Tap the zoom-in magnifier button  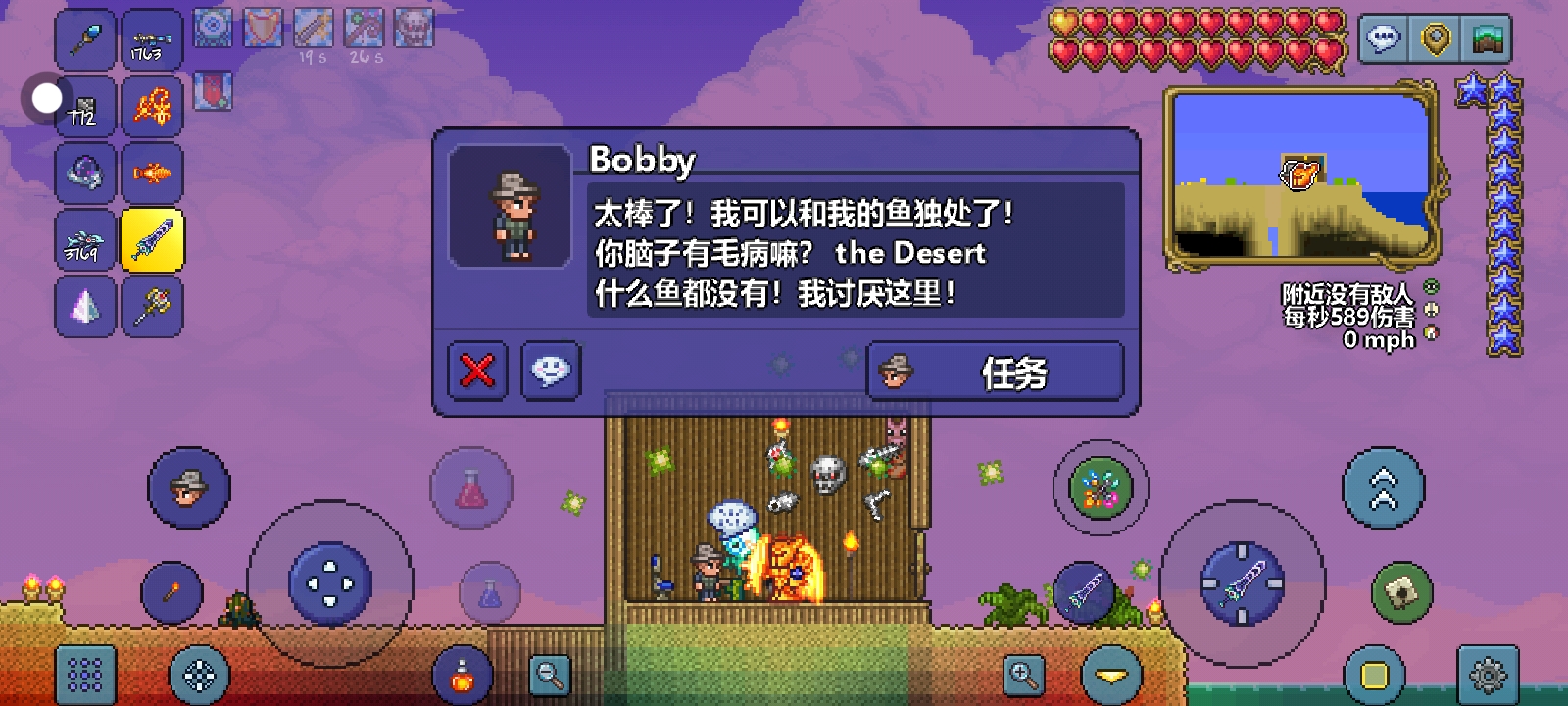click(x=1021, y=674)
